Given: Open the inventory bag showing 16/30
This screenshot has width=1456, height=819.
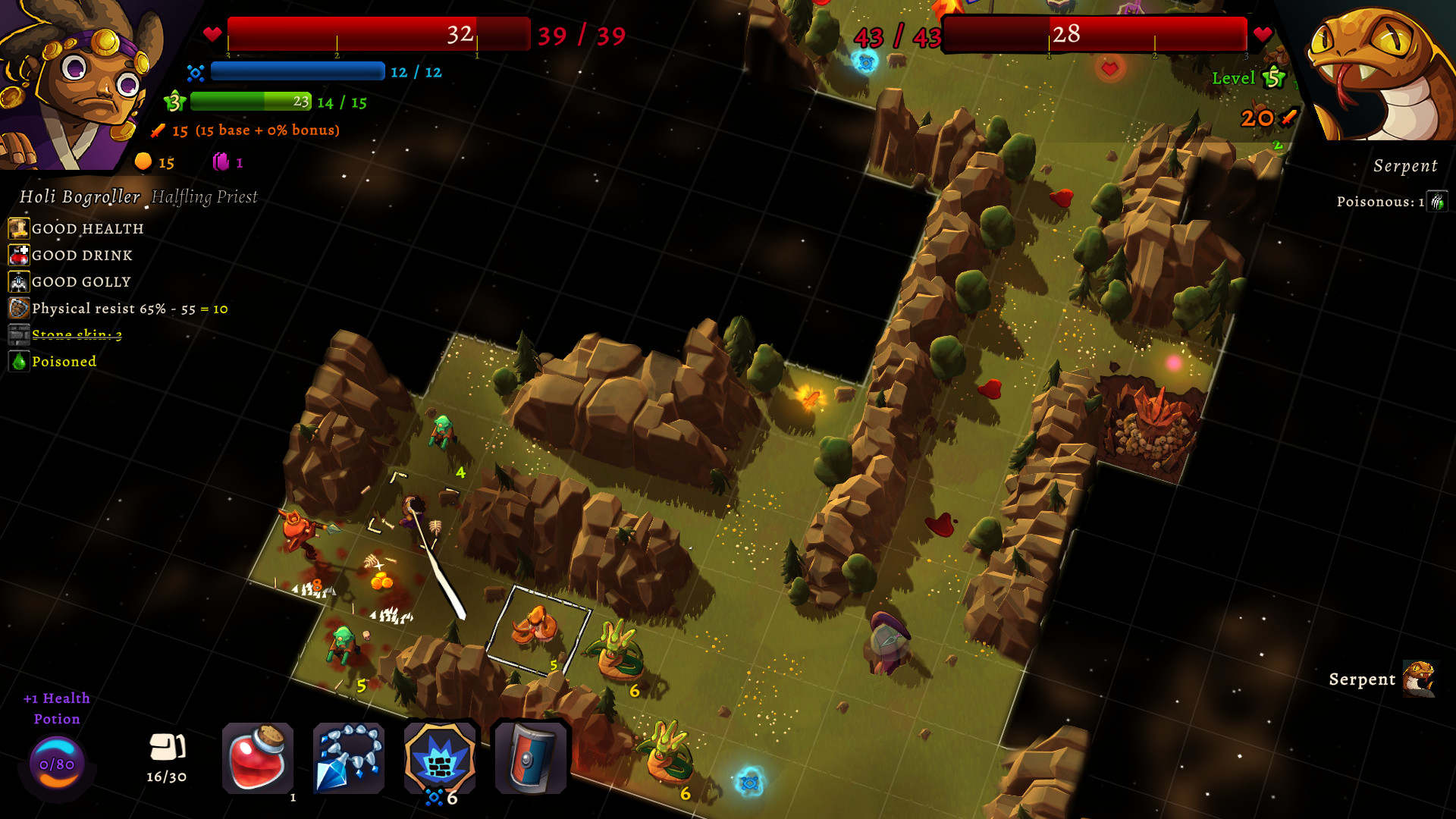Looking at the screenshot, I should 167,757.
